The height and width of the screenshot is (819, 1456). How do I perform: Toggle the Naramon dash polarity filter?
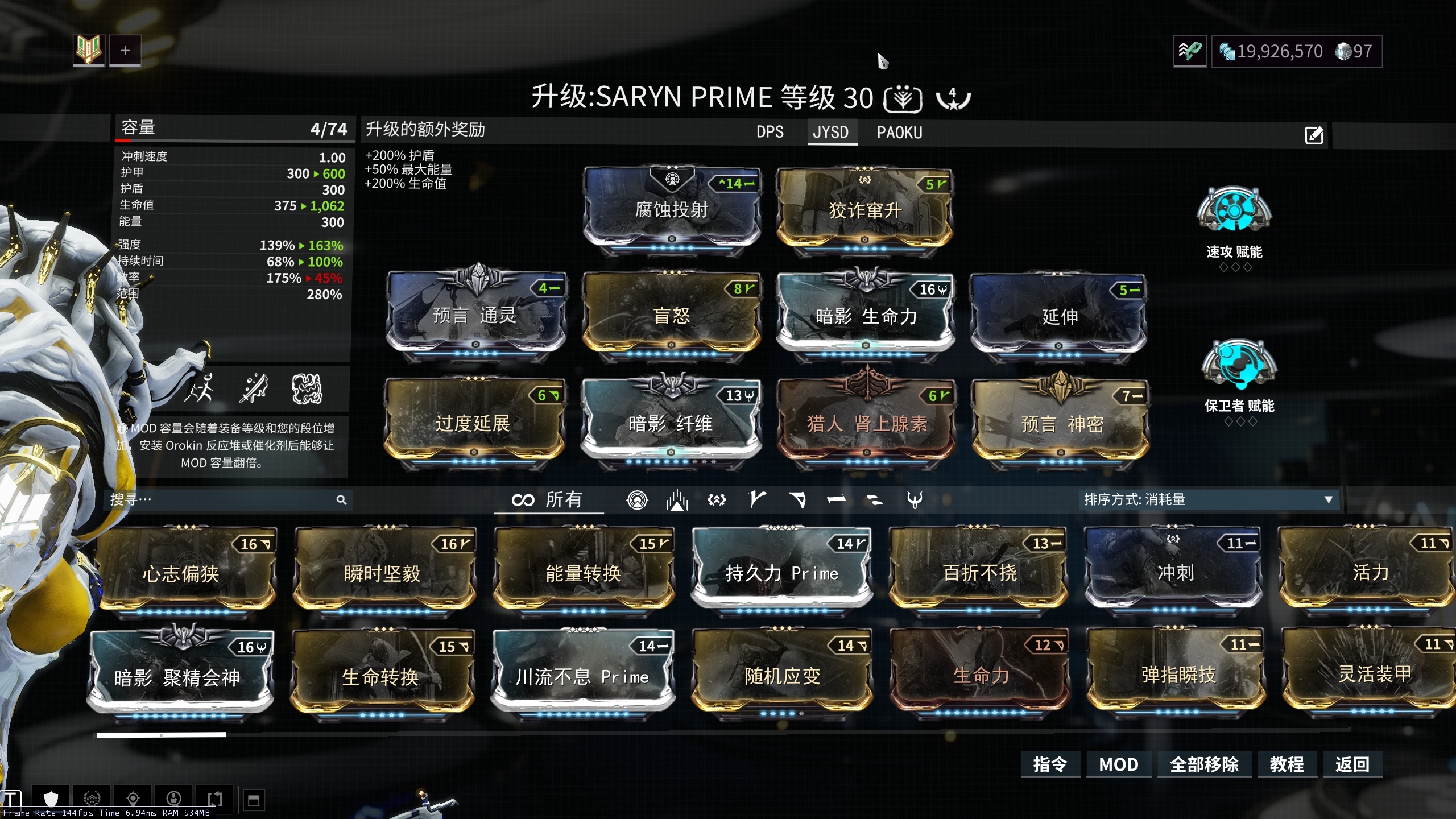[838, 501]
